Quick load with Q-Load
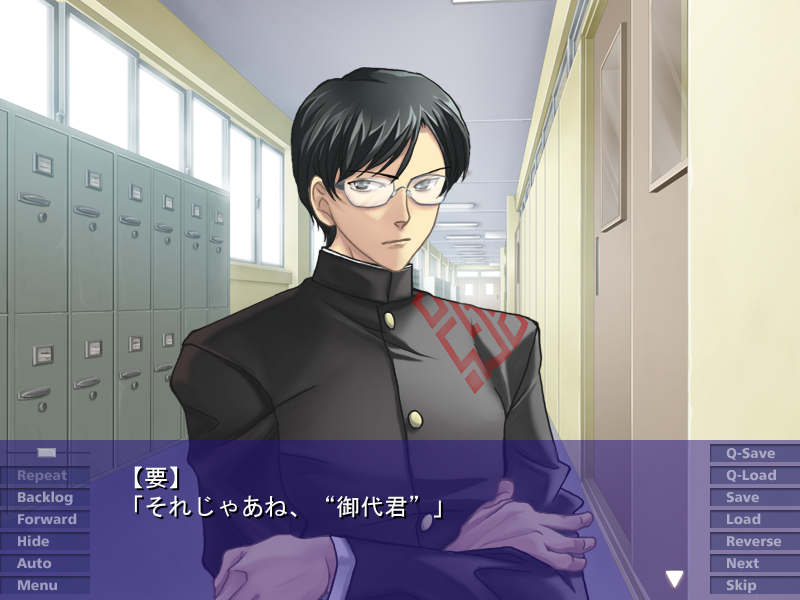Screen dimensions: 800x600 tap(751, 475)
